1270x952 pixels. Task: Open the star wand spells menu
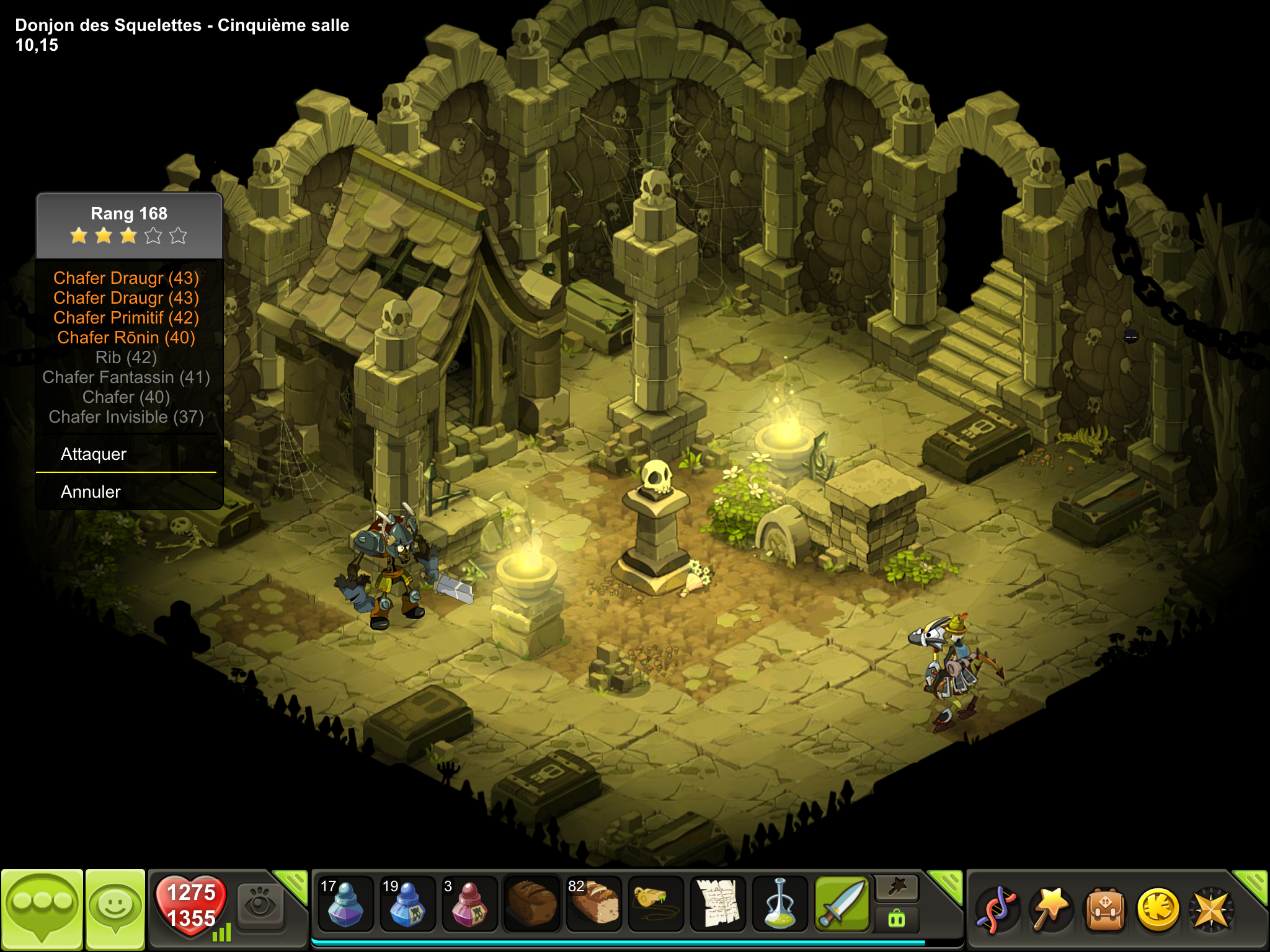tap(1050, 909)
